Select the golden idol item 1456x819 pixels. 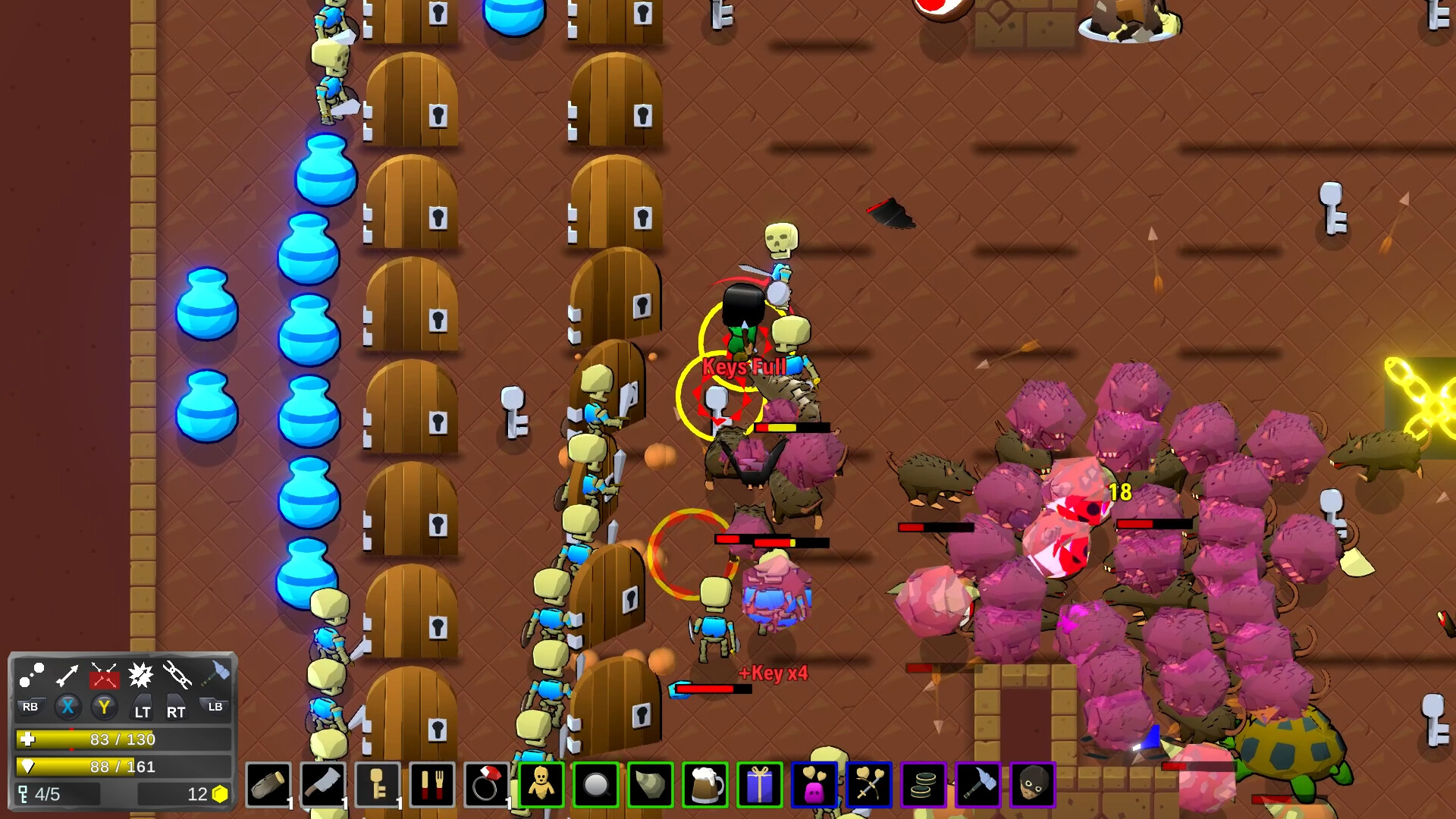541,785
